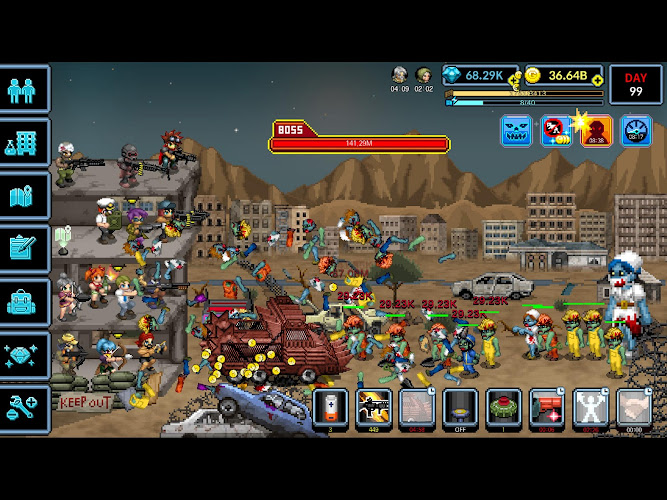
Task: Add more blue diamonds
Action: coord(515,76)
